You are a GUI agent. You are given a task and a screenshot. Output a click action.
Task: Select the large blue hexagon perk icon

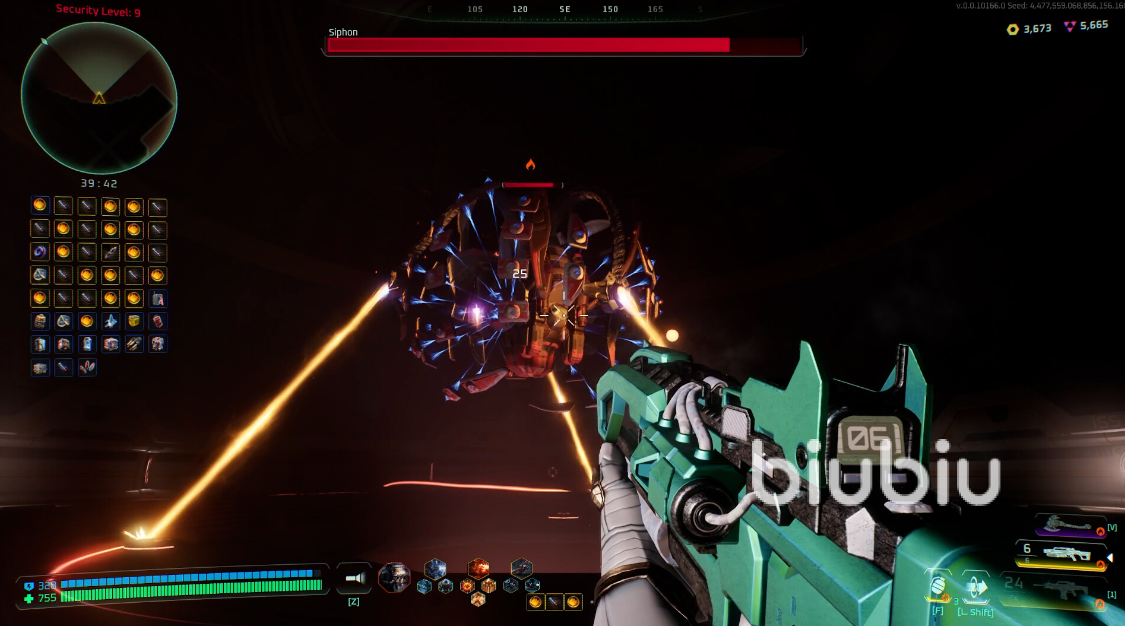click(435, 568)
